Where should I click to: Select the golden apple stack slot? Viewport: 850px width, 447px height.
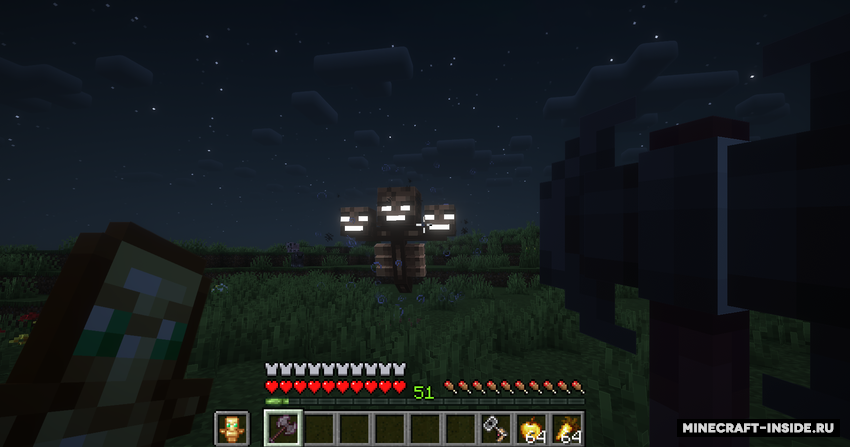[530, 429]
